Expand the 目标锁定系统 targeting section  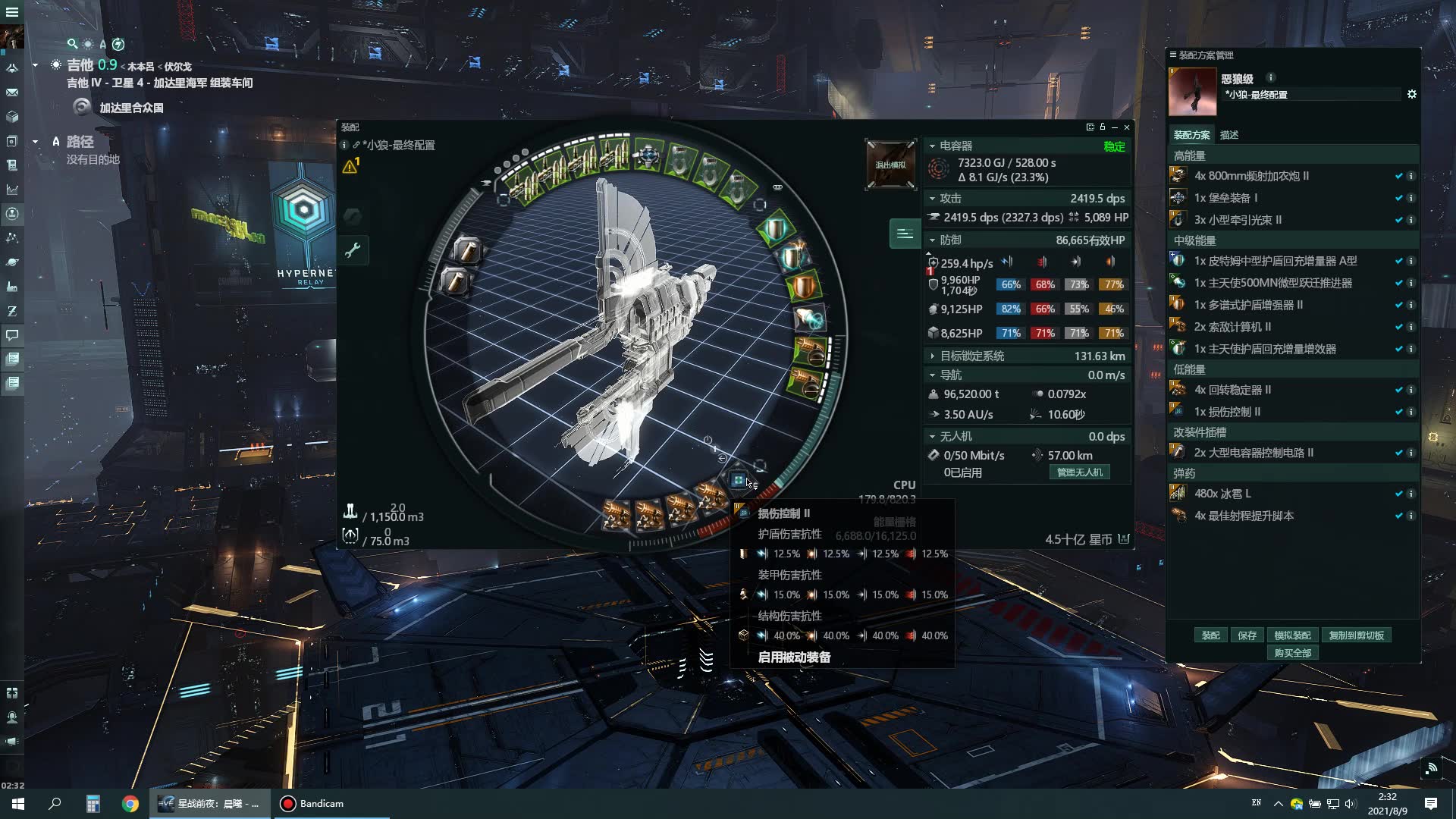[932, 356]
